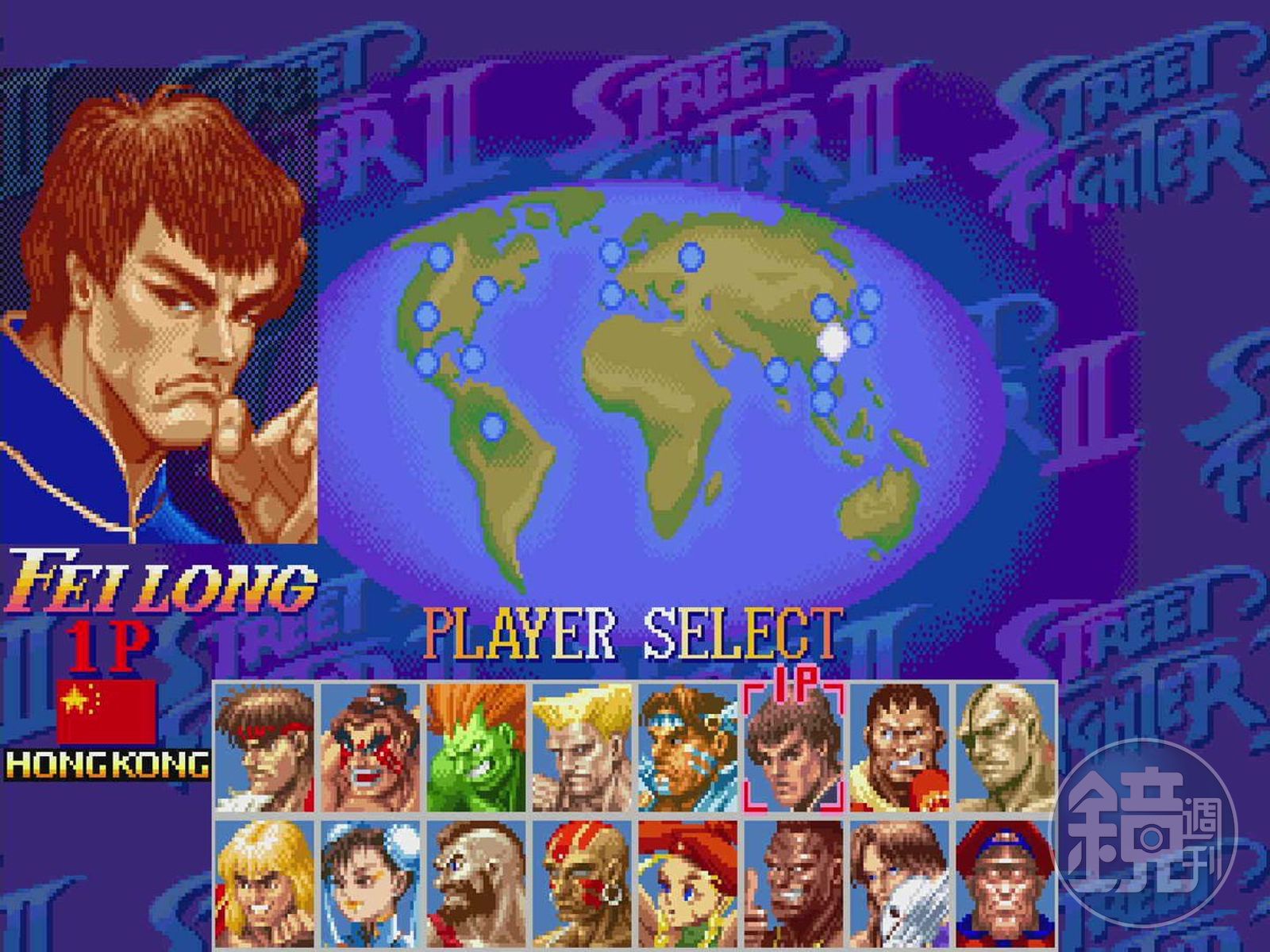
Task: Pick Blanka the green beast
Action: (476, 747)
